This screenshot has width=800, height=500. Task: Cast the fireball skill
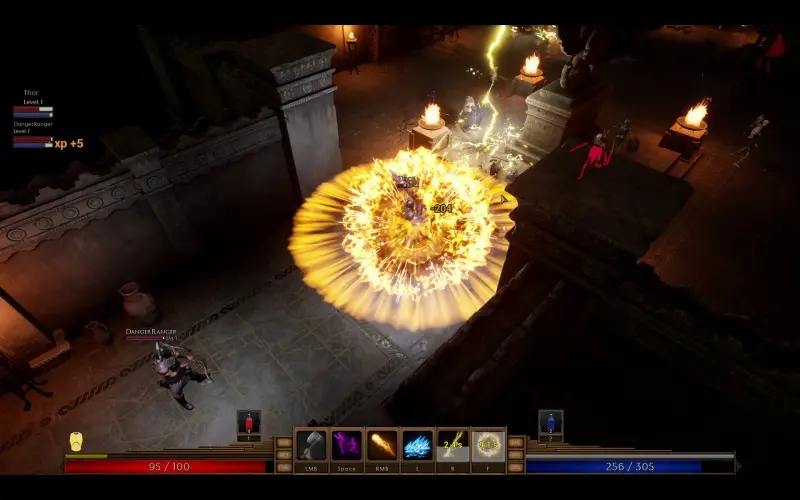click(x=382, y=445)
